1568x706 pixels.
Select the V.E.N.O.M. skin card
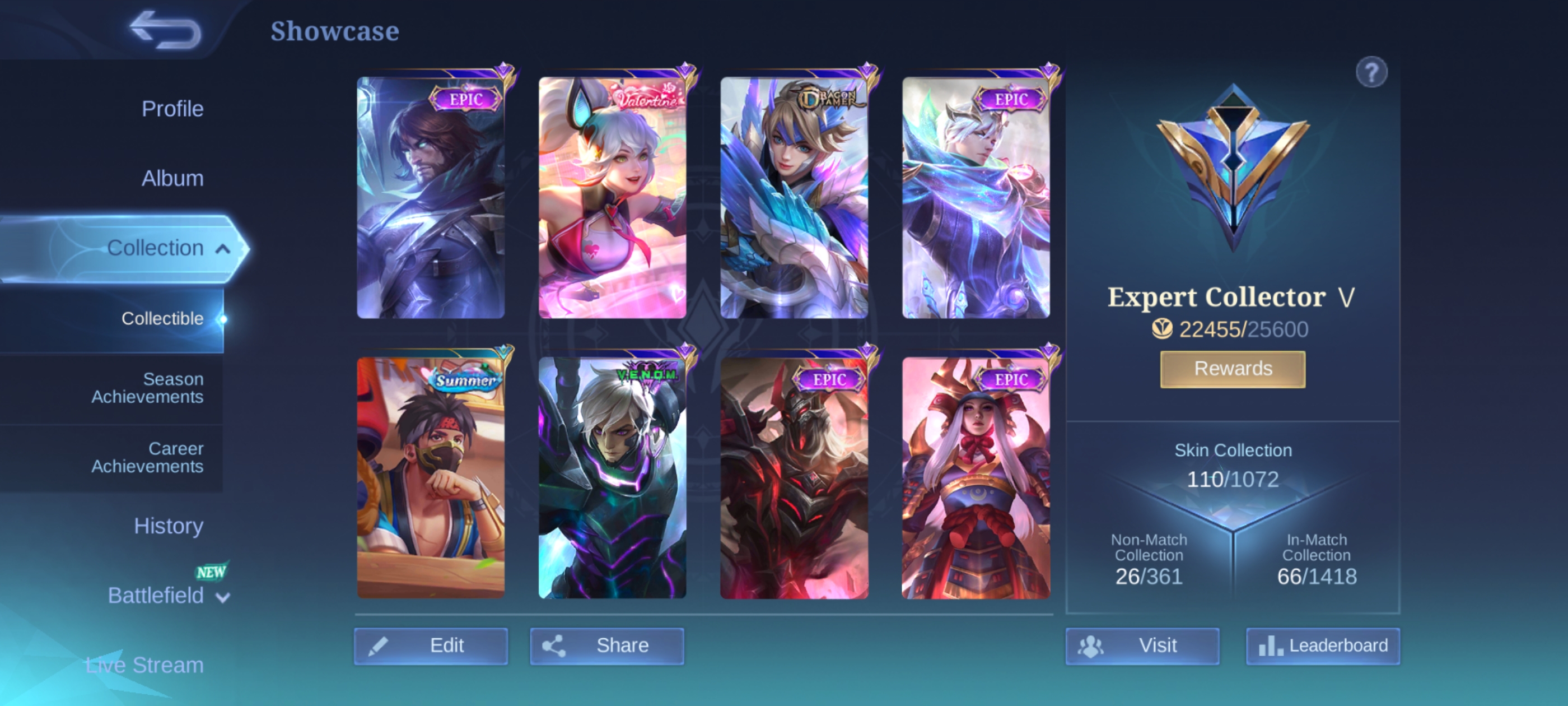click(x=612, y=478)
